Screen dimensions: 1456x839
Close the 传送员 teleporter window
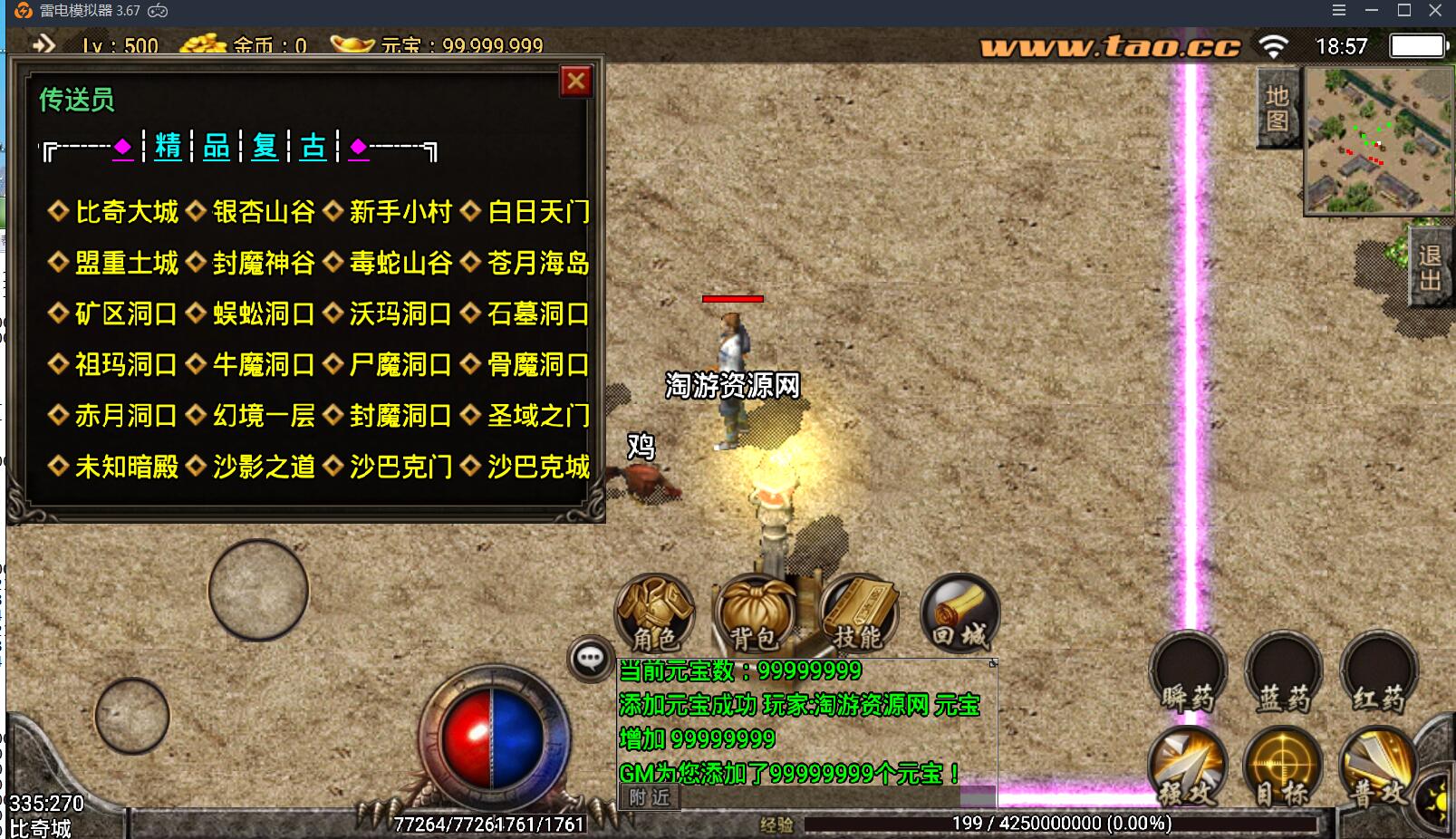click(577, 81)
